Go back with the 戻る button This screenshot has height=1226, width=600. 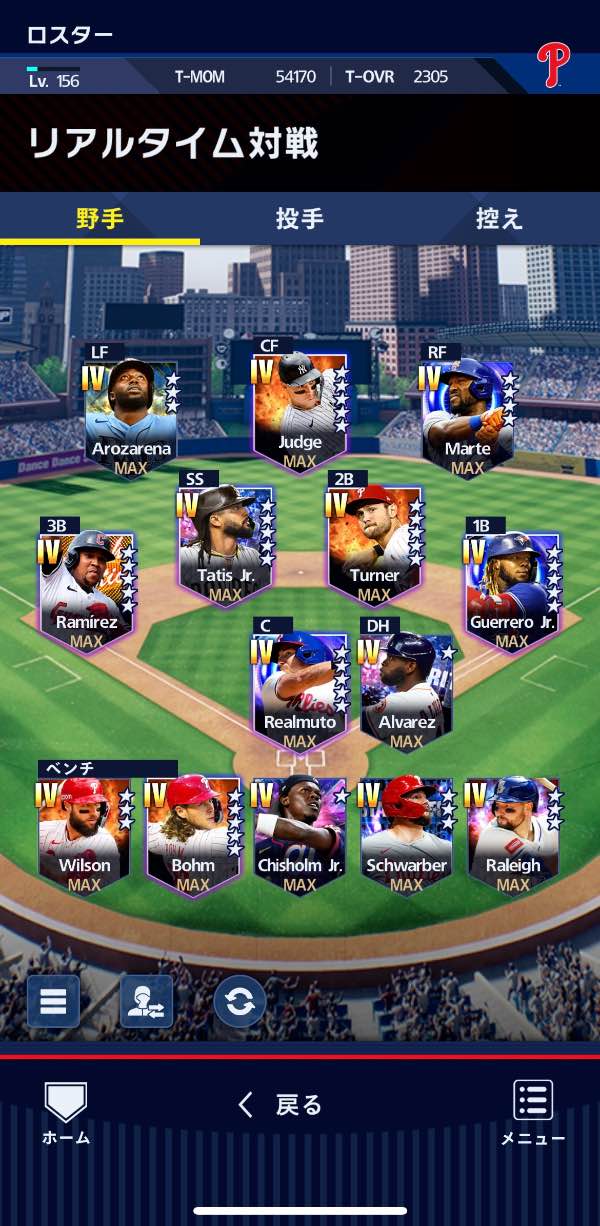click(x=281, y=1105)
